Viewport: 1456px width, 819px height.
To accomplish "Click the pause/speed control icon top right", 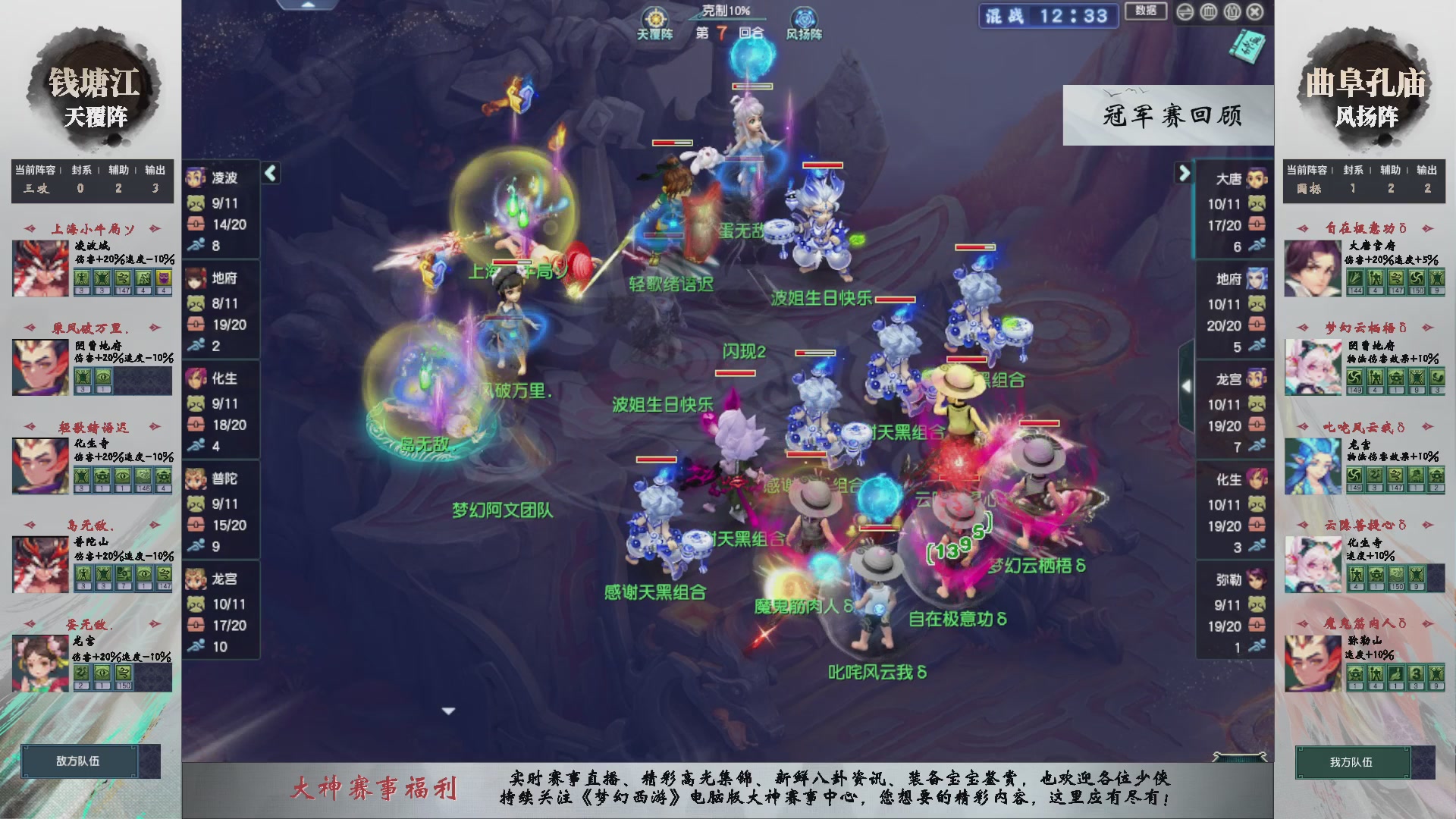I will pos(1185,11).
